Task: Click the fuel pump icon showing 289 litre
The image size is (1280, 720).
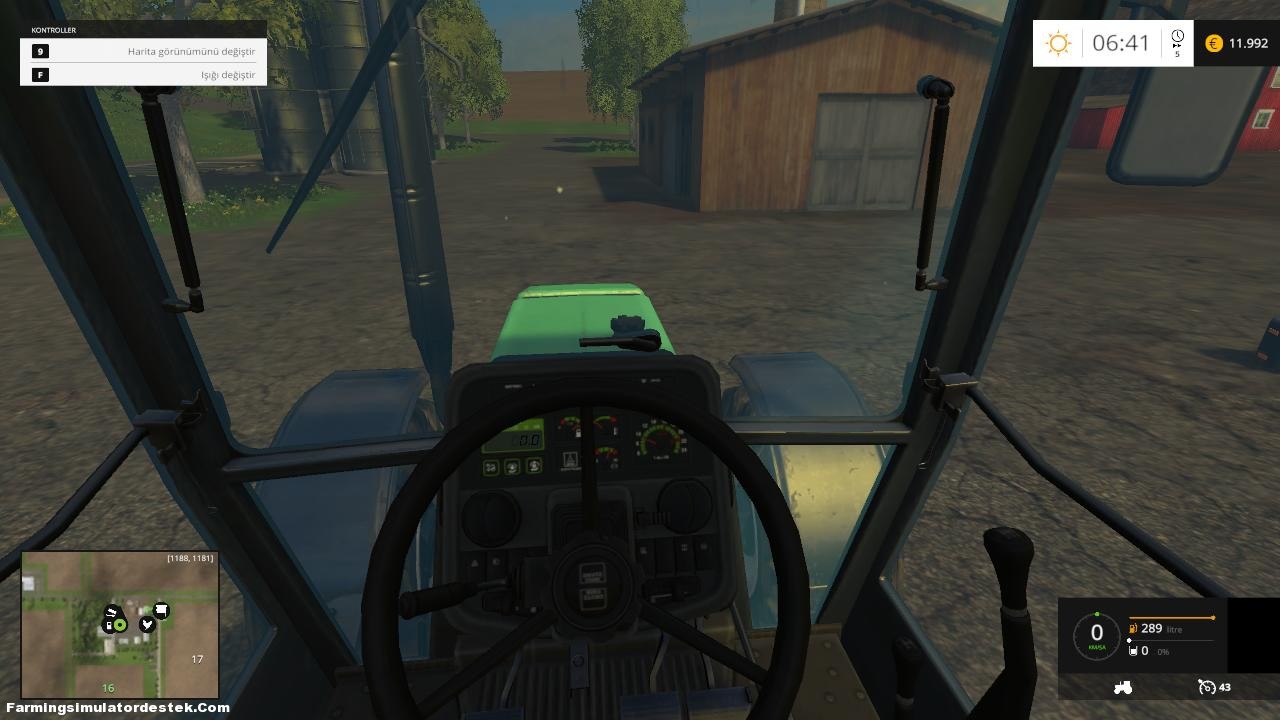Action: click(1133, 628)
